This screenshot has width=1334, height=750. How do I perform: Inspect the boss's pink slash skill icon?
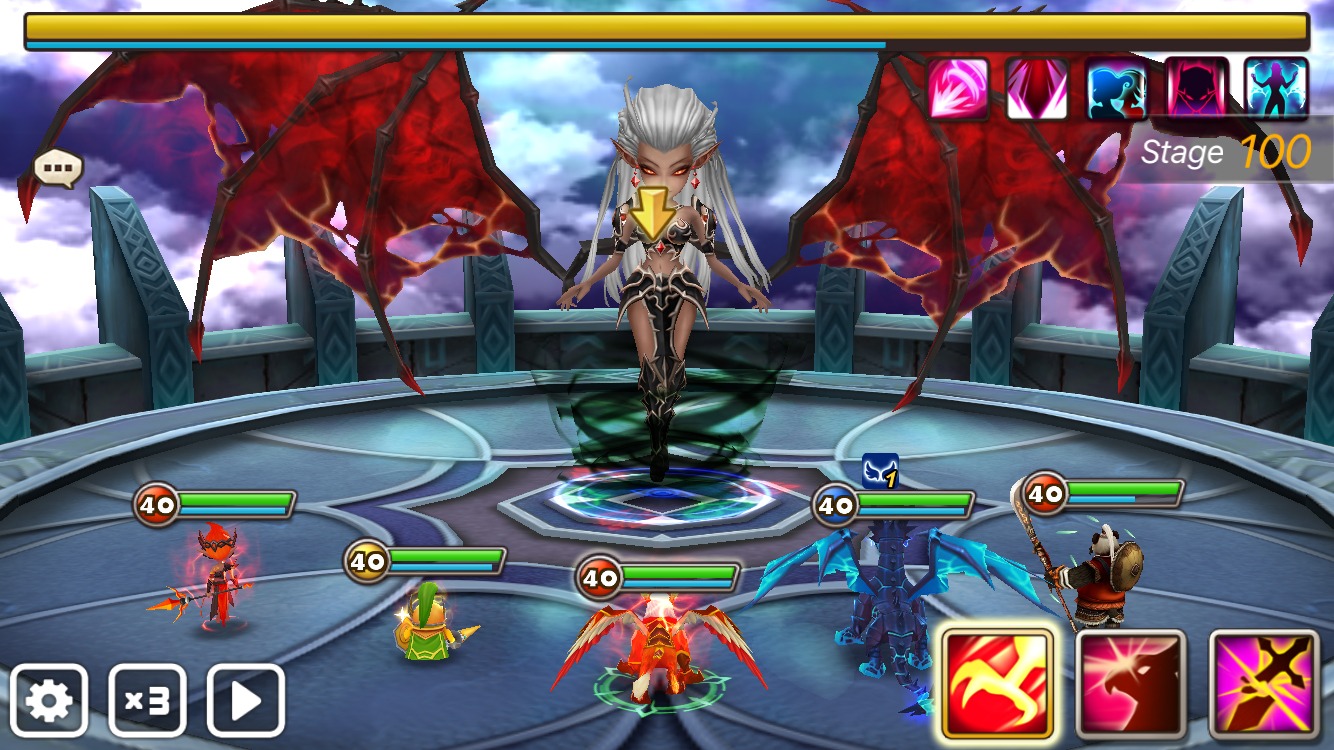(958, 89)
